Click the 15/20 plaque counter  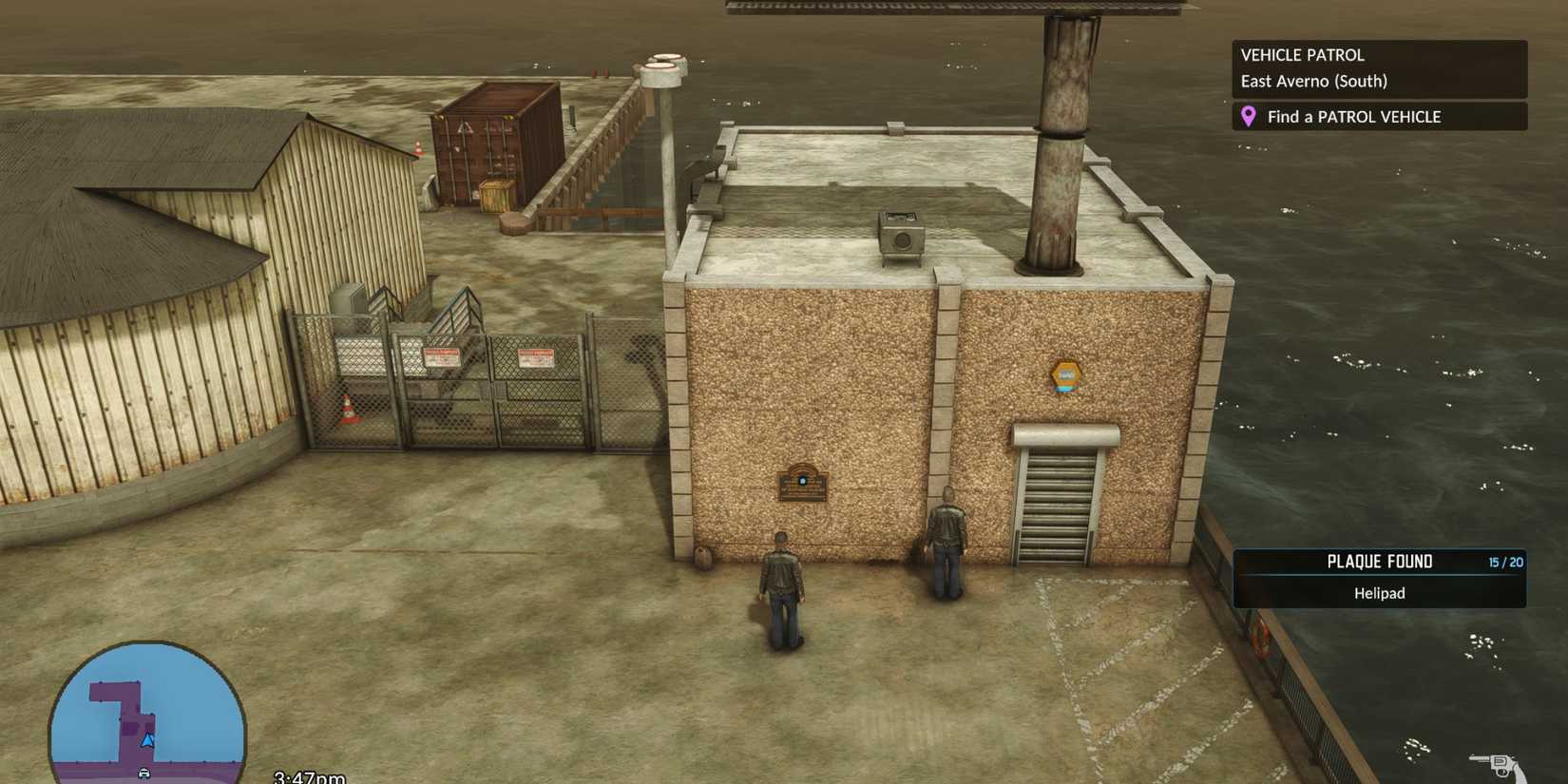point(1507,562)
